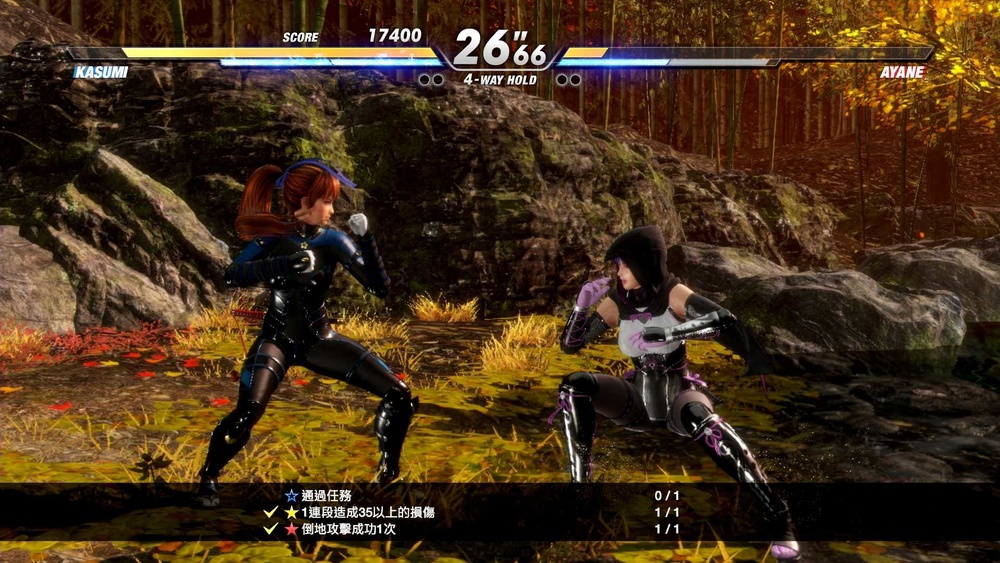Click the 1連段造成35以上的損傷 objective row
This screenshot has height=563, width=1000.
(367, 512)
